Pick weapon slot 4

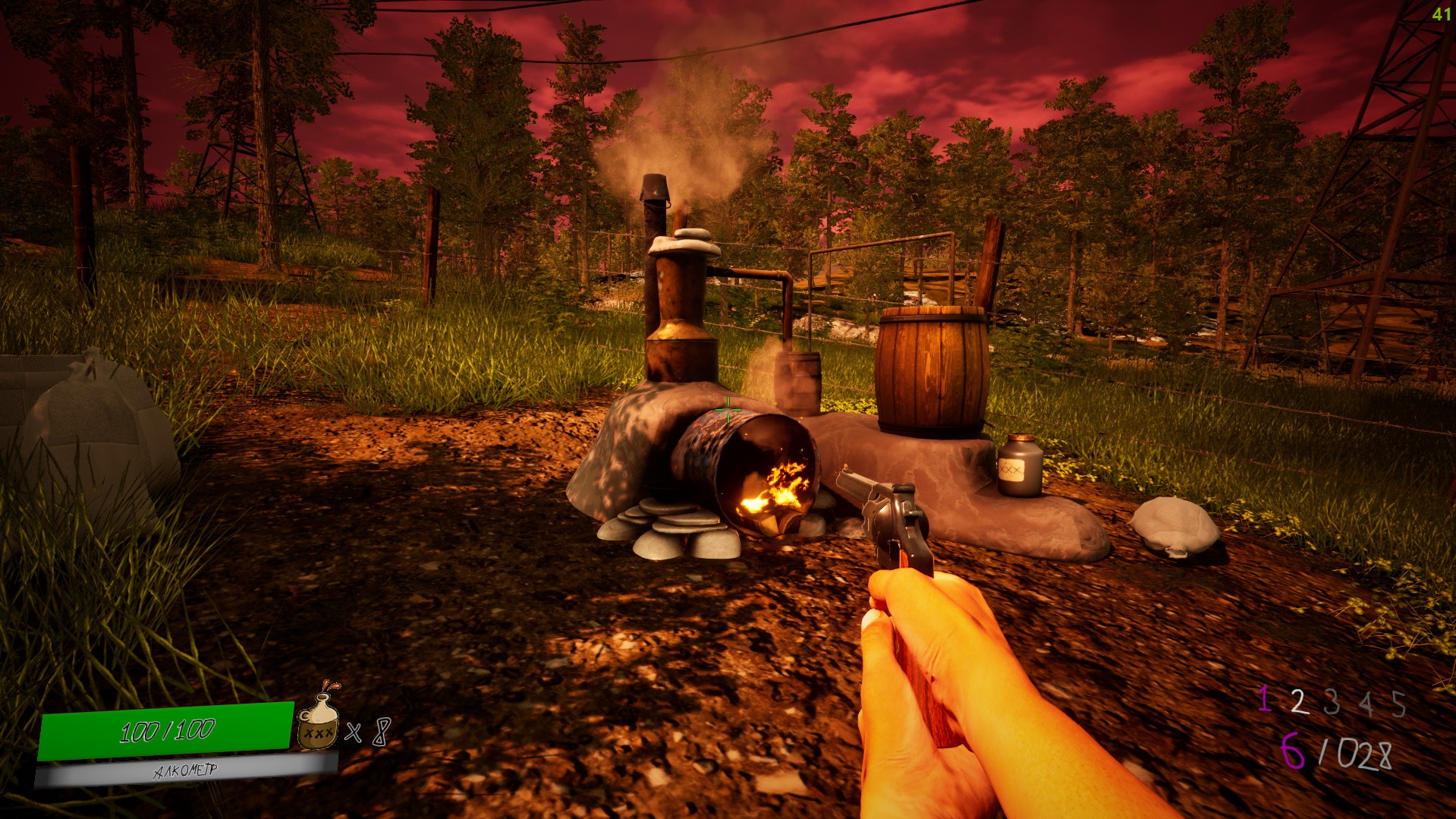tap(1366, 704)
